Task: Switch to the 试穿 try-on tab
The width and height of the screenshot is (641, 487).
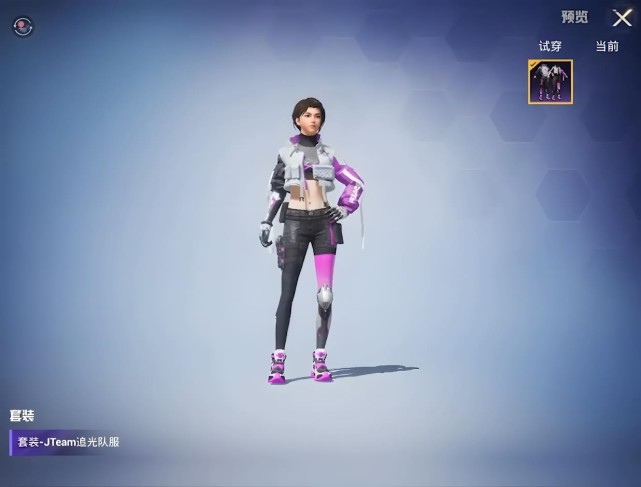Action: coord(550,46)
